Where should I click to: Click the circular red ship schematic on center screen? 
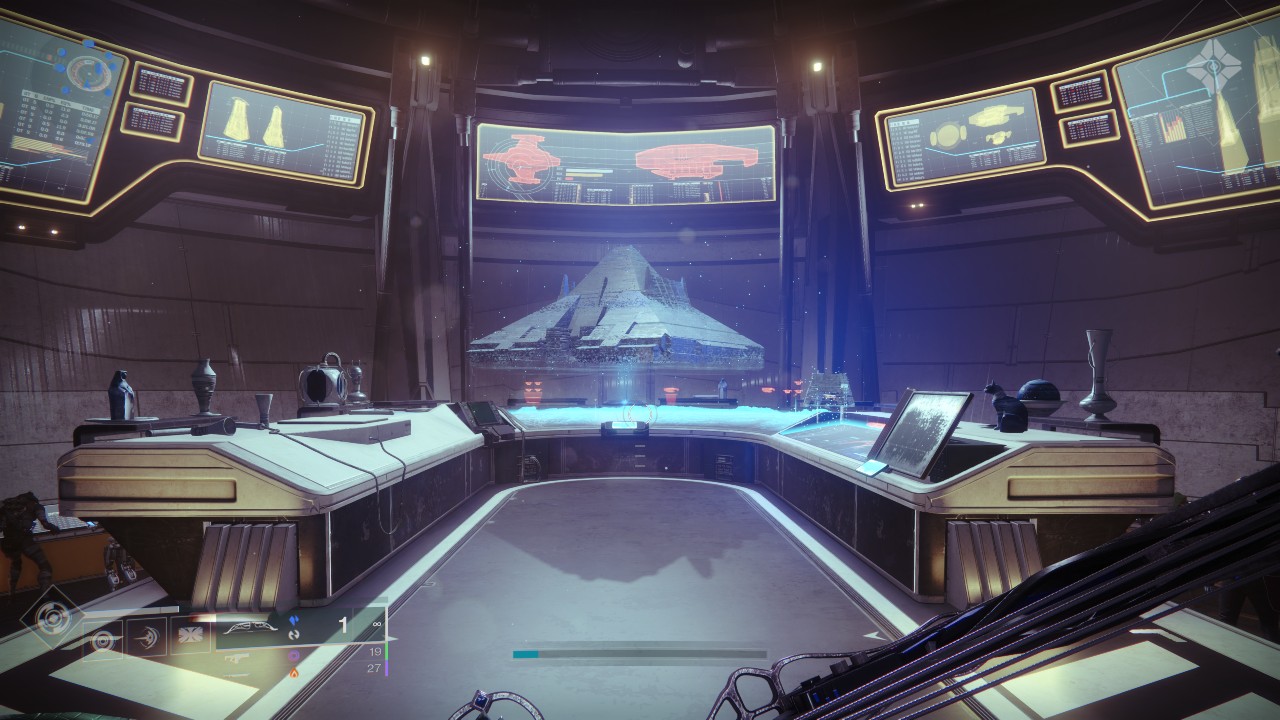click(x=522, y=160)
